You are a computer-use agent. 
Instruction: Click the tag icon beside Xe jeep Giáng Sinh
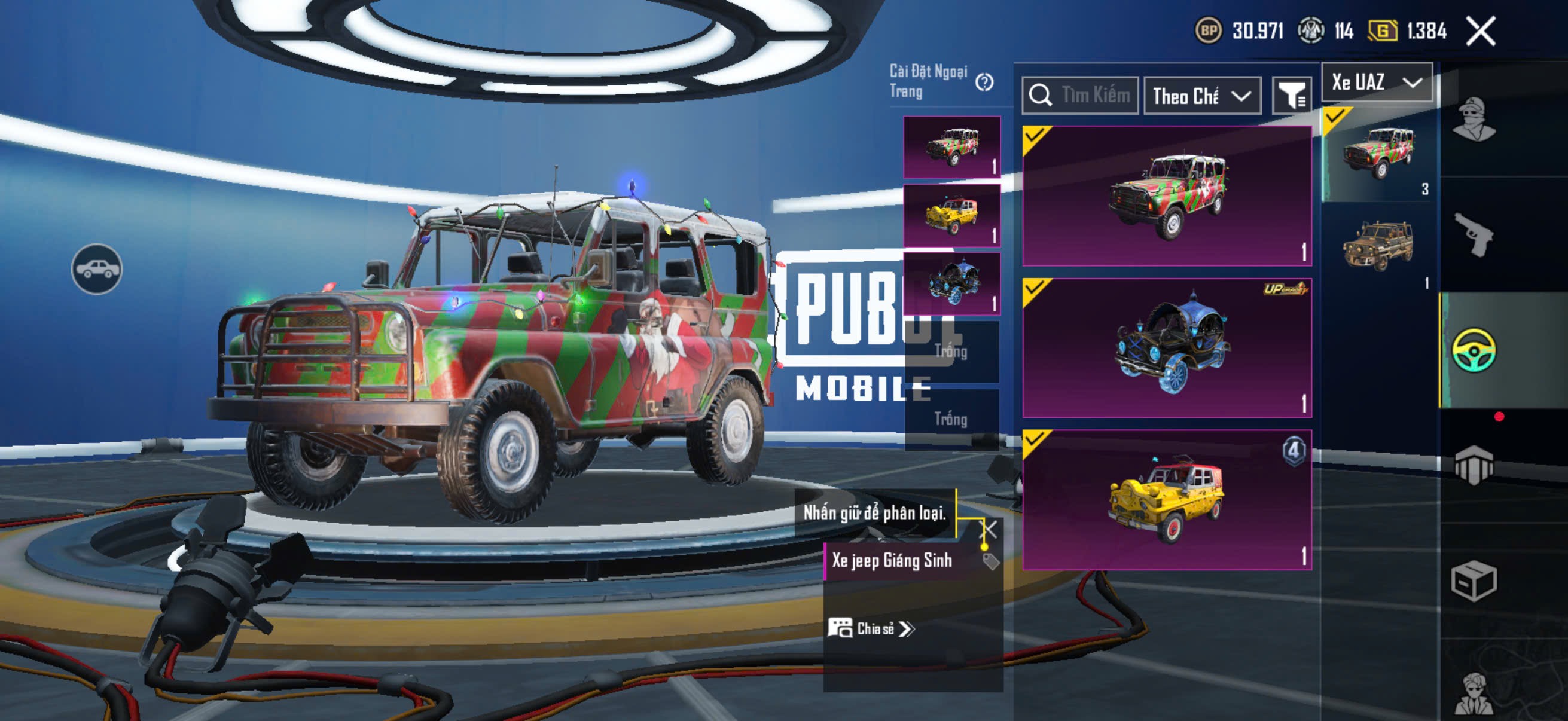coord(990,561)
